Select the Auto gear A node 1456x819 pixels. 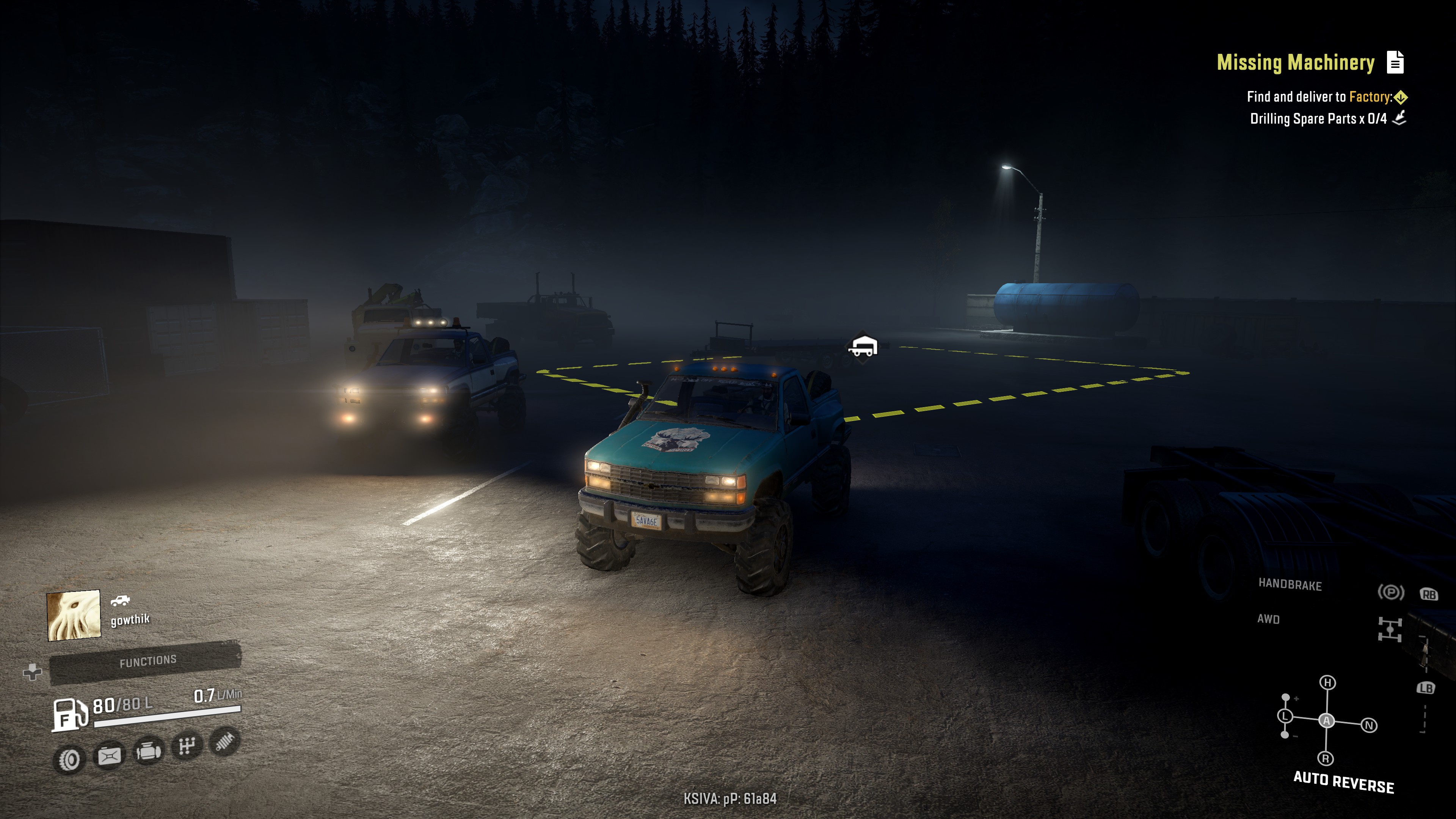(1326, 721)
